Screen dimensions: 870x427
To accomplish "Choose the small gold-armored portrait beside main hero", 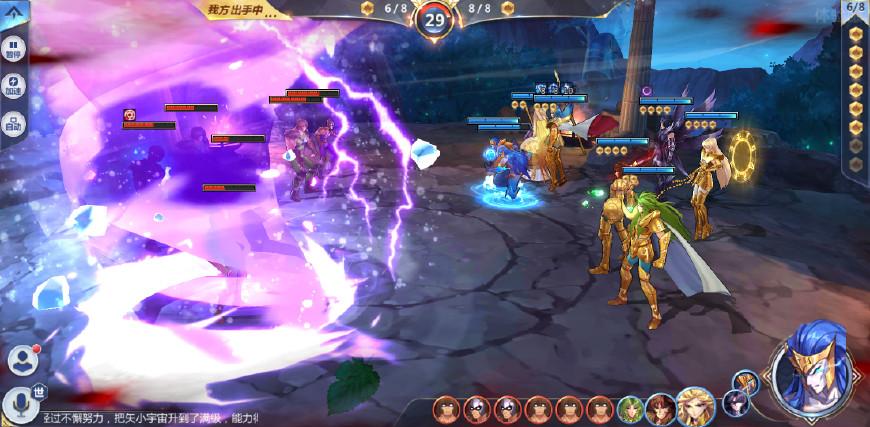I will coord(746,382).
